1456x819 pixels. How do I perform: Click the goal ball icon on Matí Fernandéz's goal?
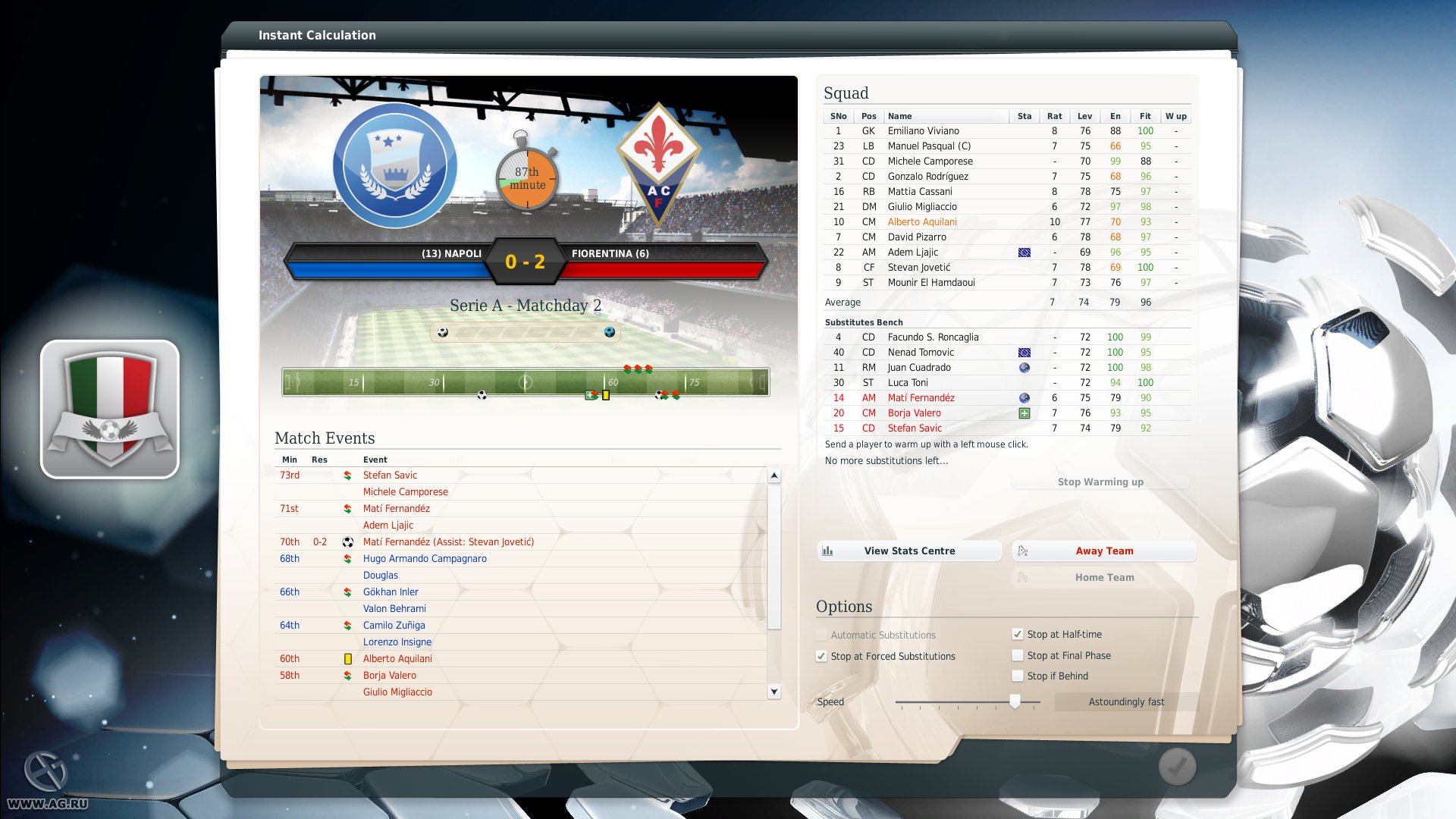coord(348,541)
